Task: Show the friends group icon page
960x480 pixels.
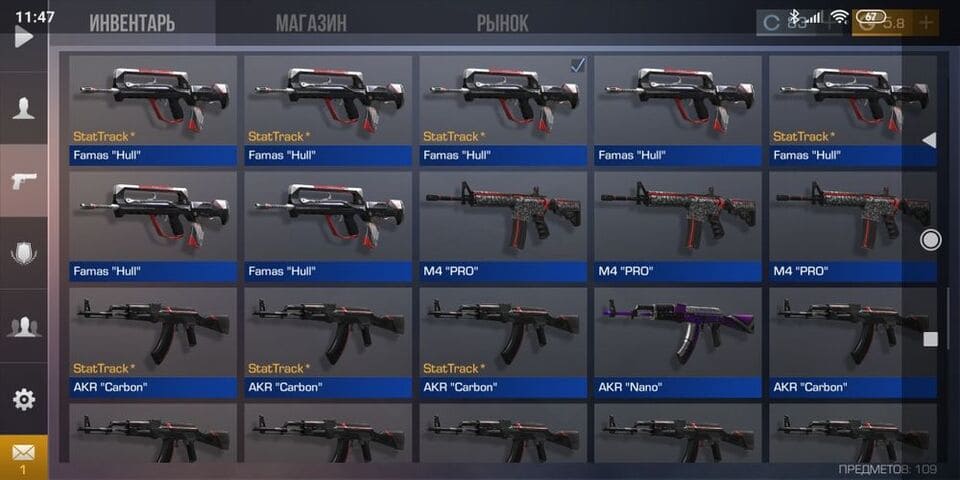Action: pyautogui.click(x=23, y=326)
